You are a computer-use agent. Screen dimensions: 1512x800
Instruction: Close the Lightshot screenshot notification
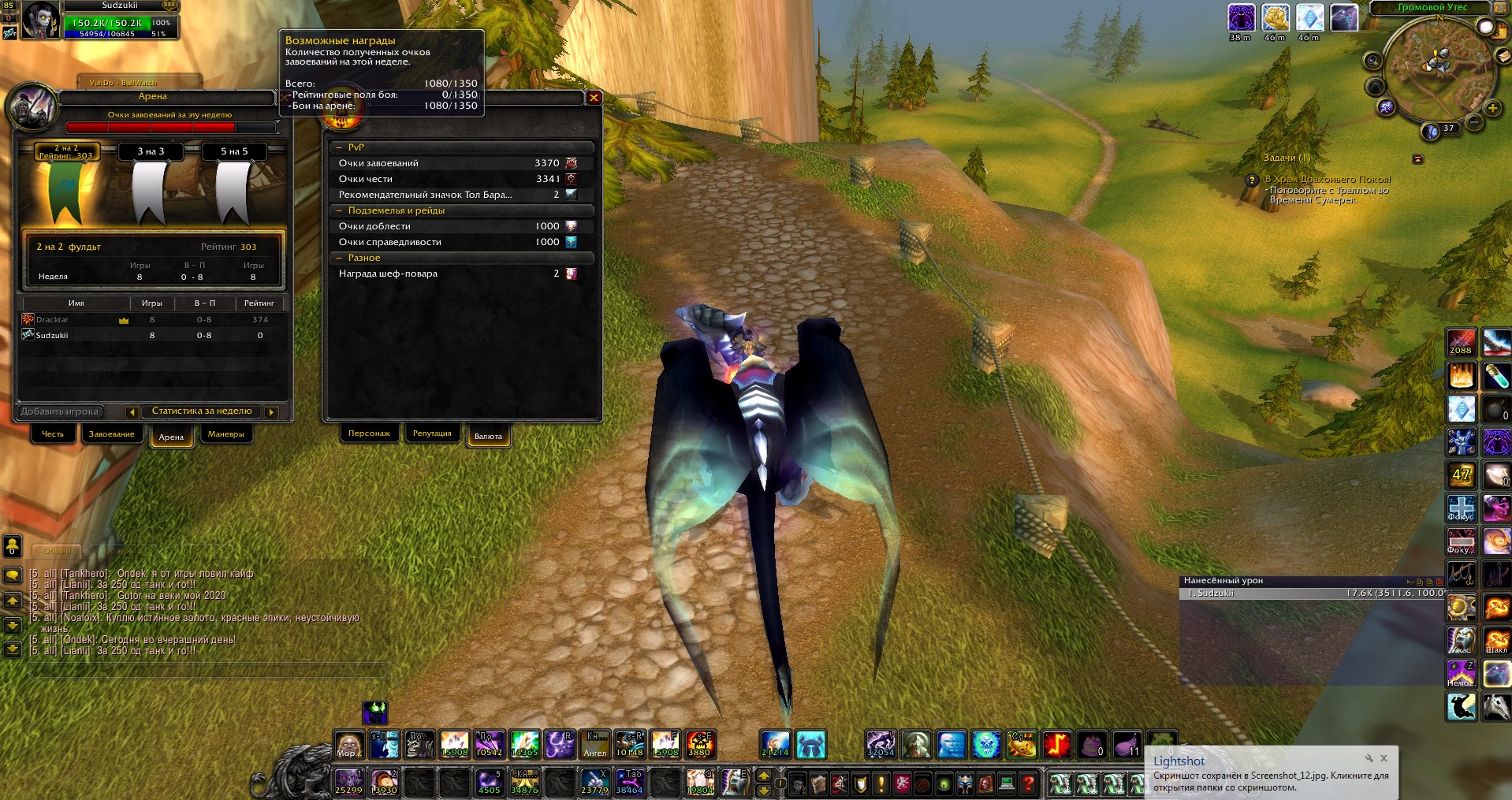(1384, 758)
